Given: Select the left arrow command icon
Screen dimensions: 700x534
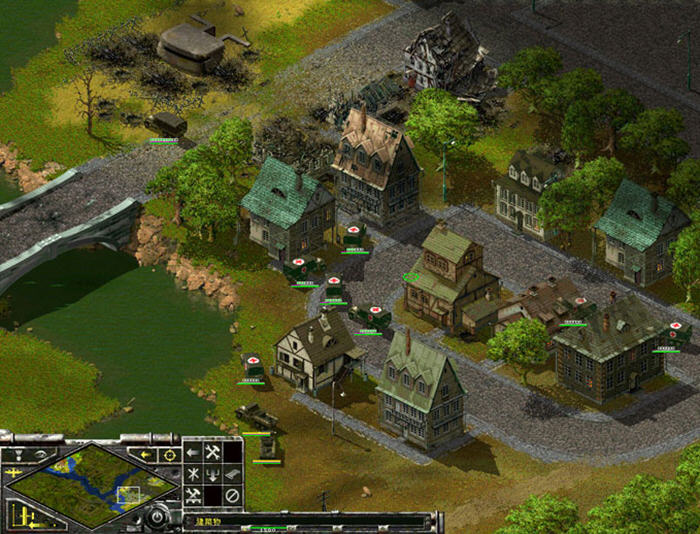Looking at the screenshot, I should click(193, 453).
